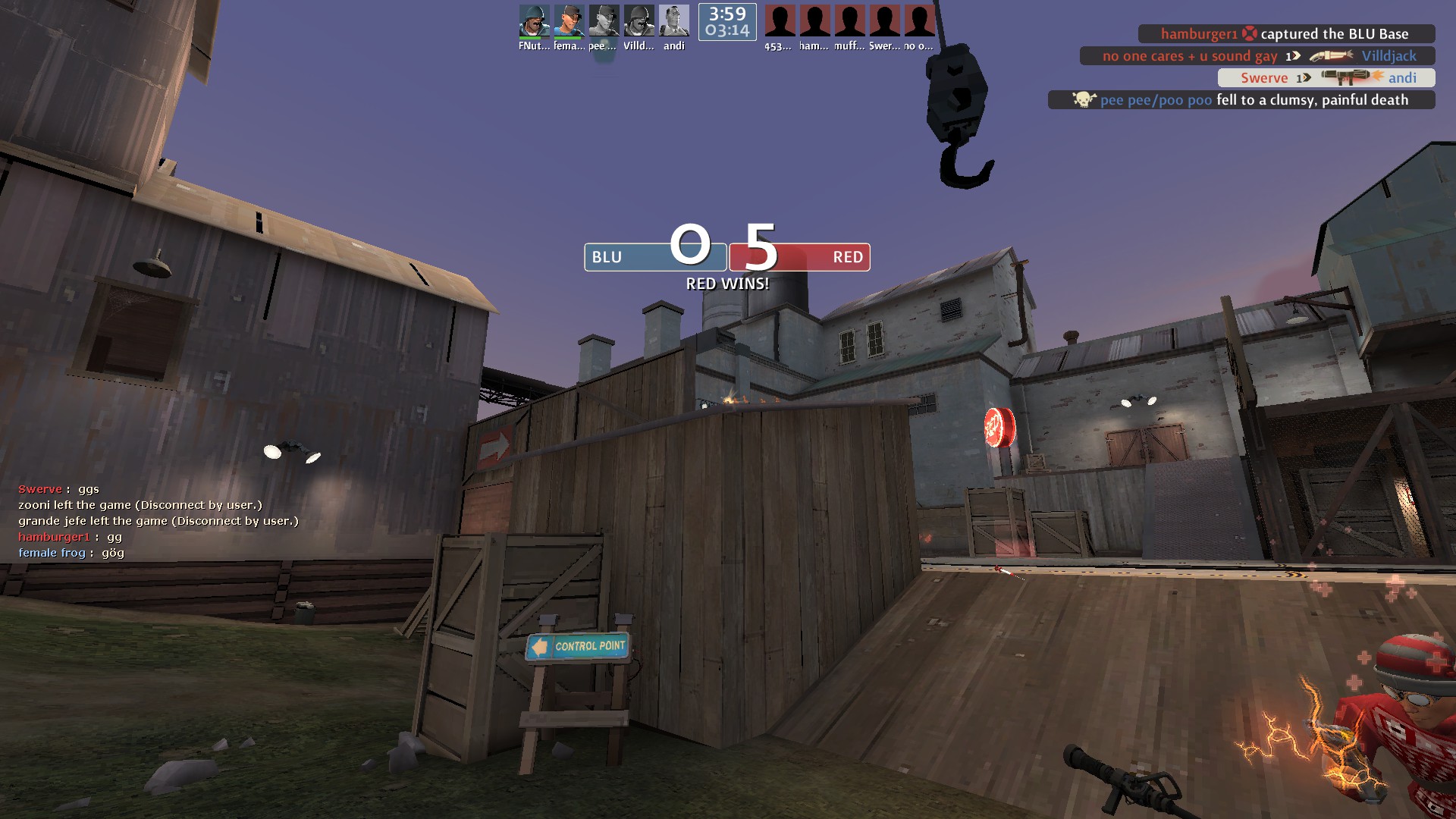The width and height of the screenshot is (1456, 819).
Task: Click the RED silhouette labeled ham
Action: point(814,21)
